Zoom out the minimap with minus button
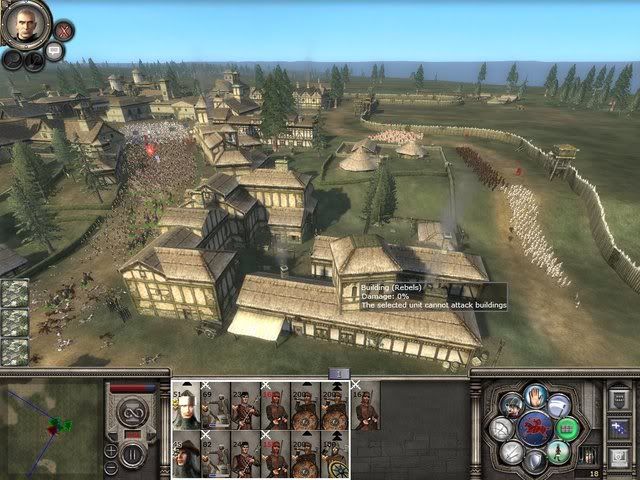Viewport: 640px width, 480px height. coord(111,466)
